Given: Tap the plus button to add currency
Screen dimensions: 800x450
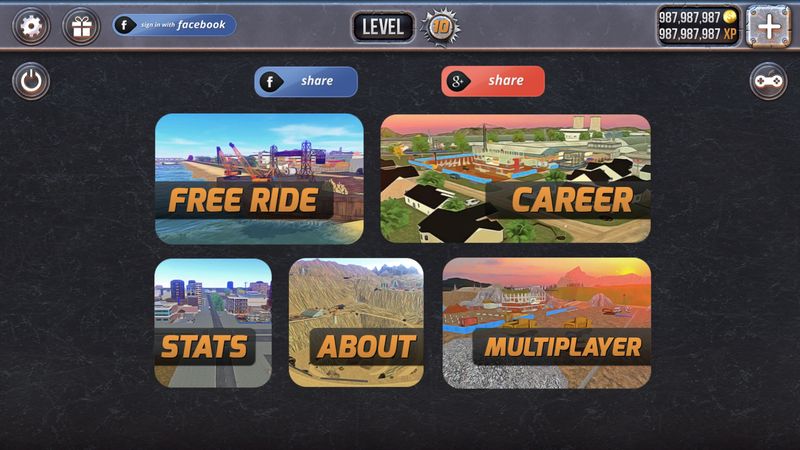Looking at the screenshot, I should pyautogui.click(x=768, y=26).
